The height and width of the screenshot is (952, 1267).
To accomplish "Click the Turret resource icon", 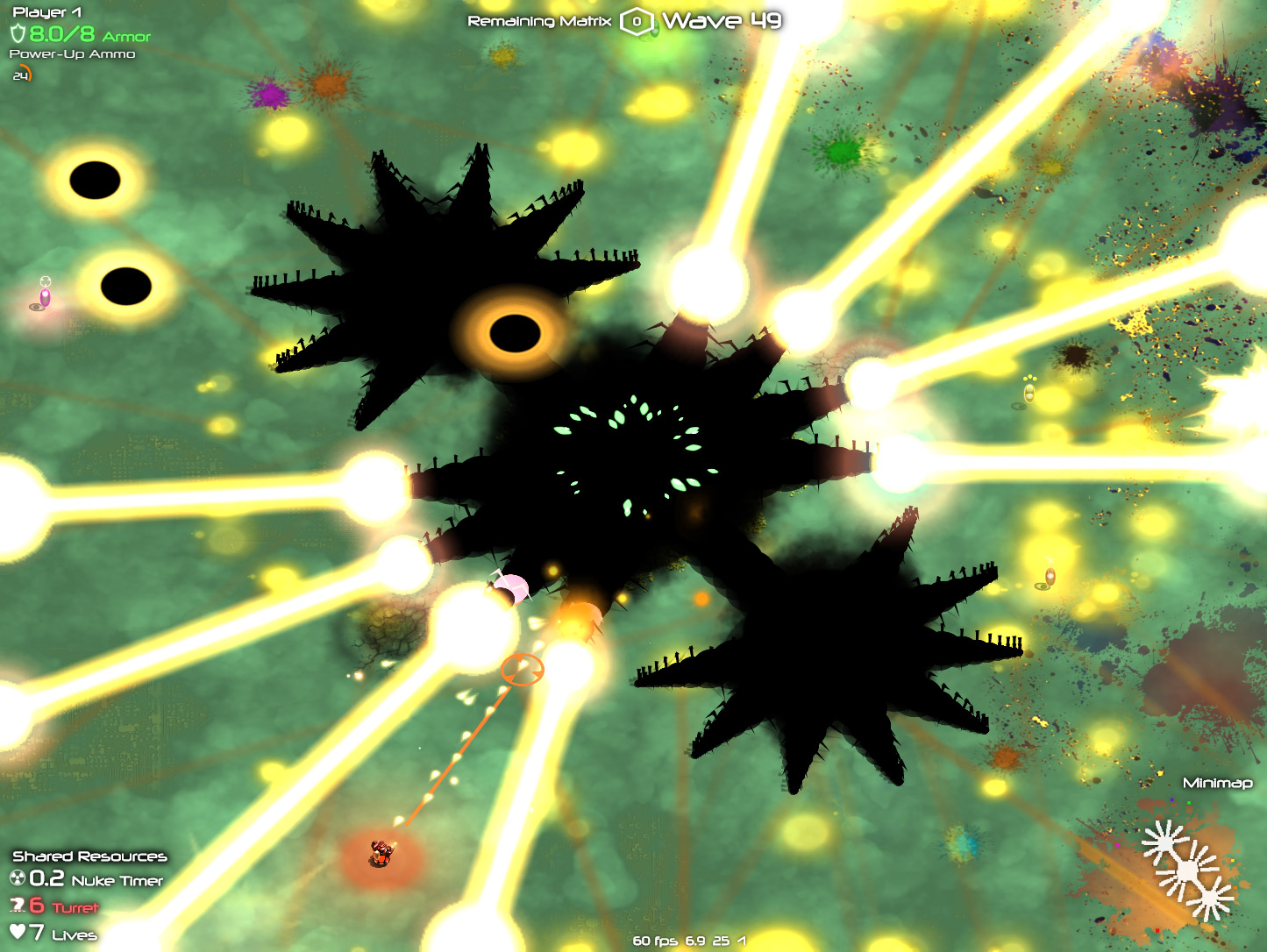I will point(17,906).
